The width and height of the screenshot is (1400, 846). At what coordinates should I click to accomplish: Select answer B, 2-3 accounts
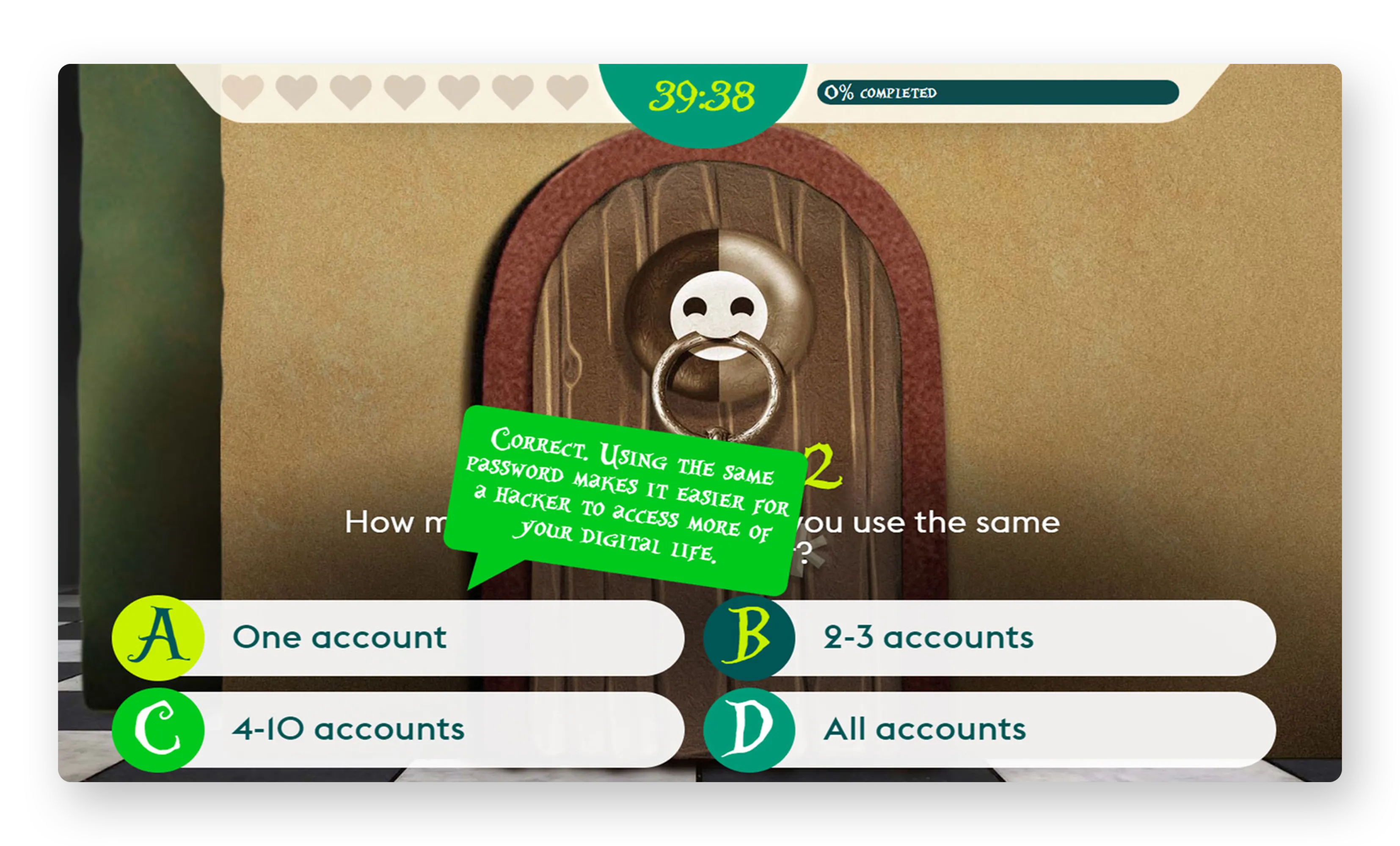[x=989, y=637]
